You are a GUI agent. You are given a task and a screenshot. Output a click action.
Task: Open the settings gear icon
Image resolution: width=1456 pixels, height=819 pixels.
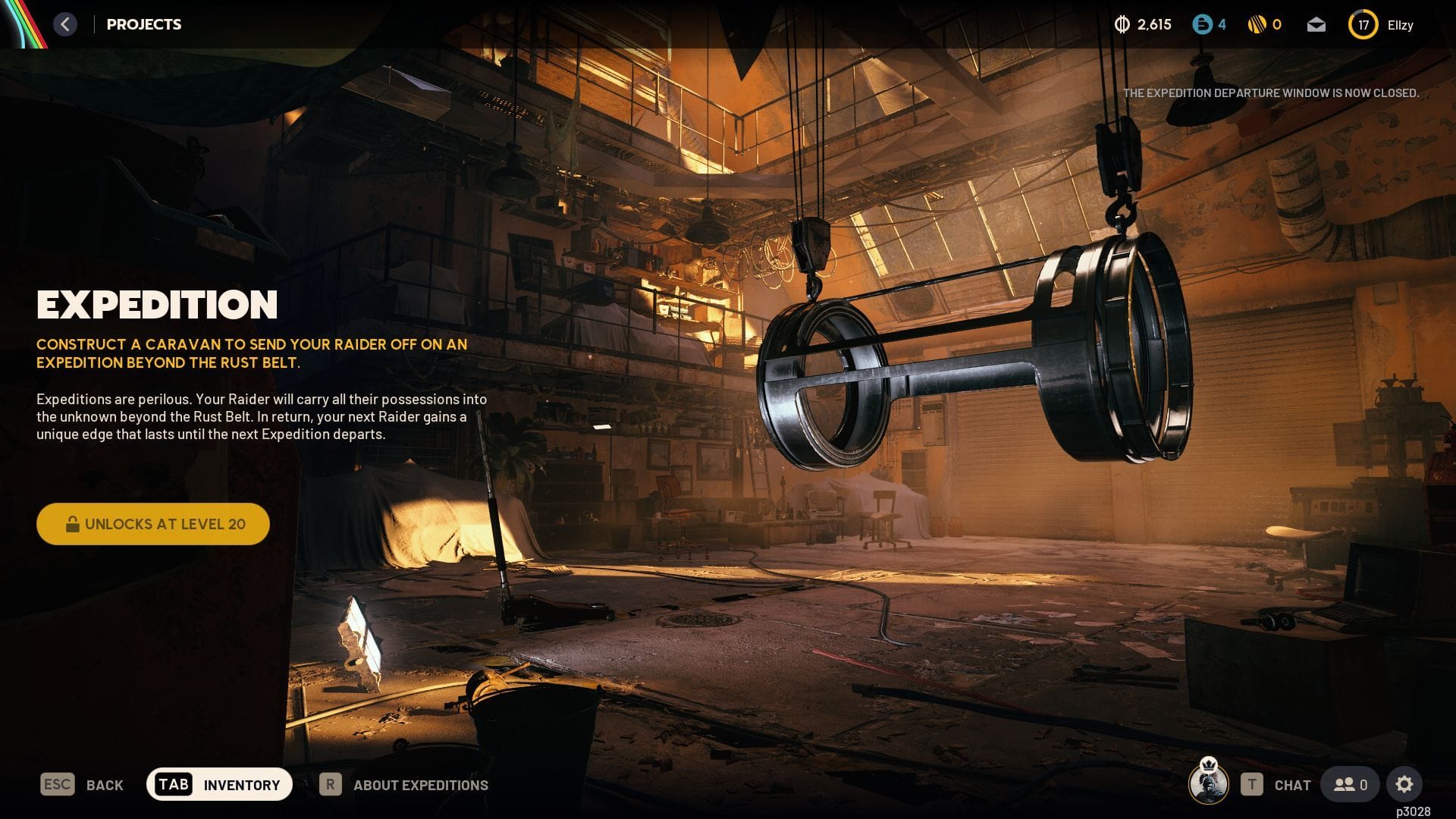[x=1406, y=784]
